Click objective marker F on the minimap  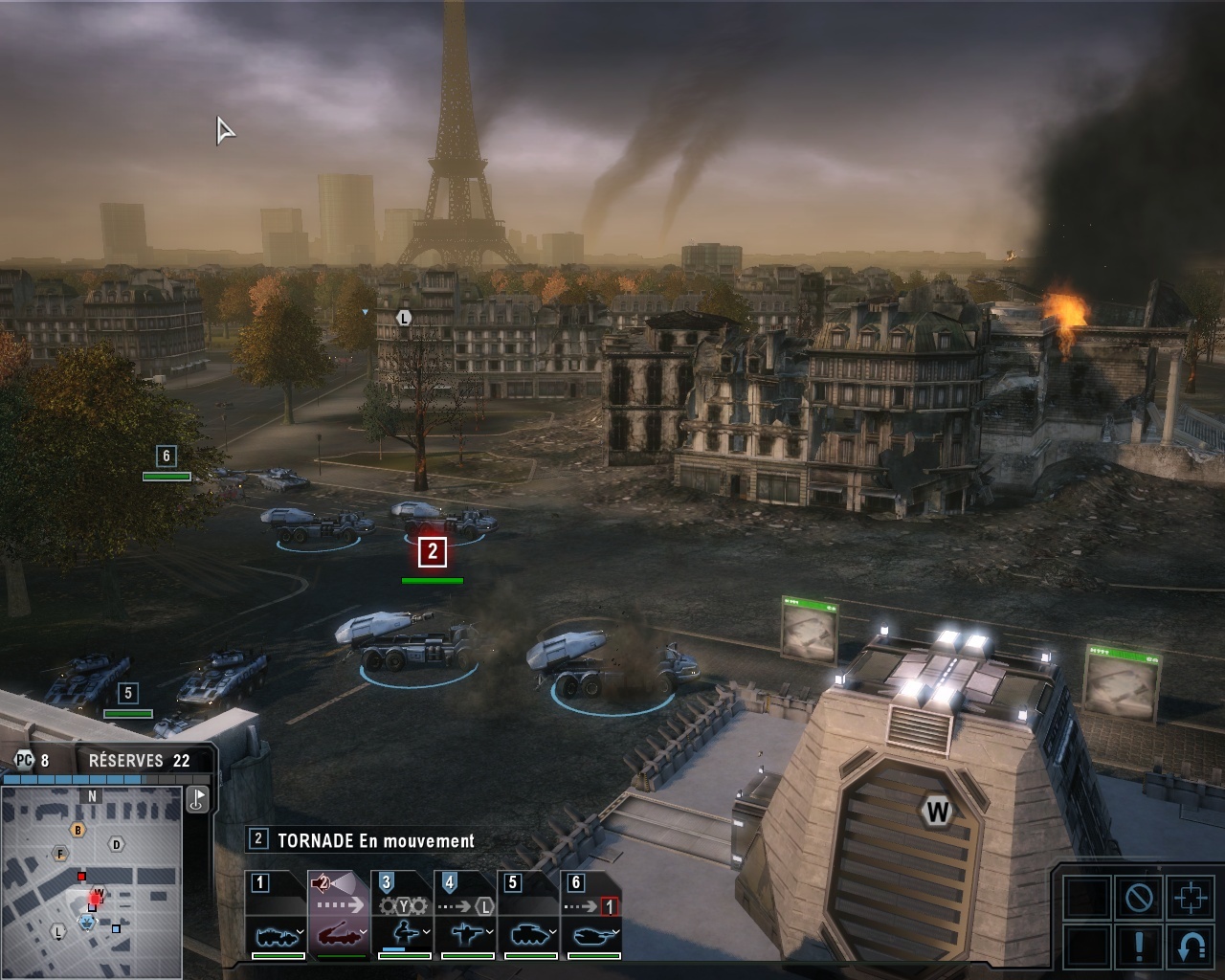(x=60, y=854)
